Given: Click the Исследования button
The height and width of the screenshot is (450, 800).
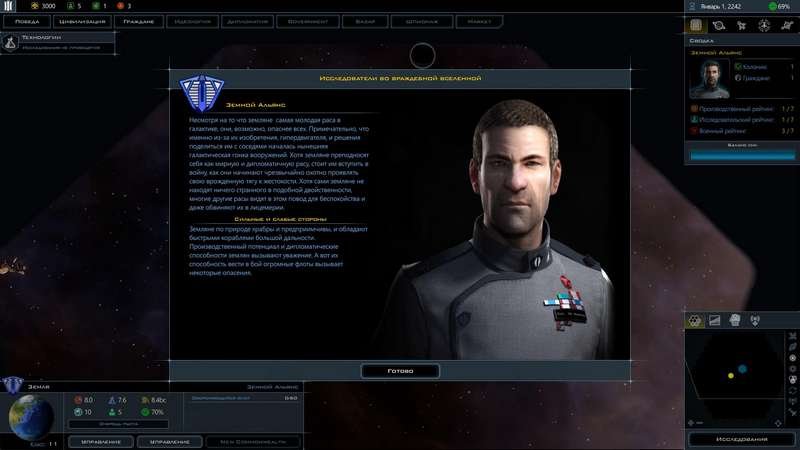Looking at the screenshot, I should click(x=742, y=439).
